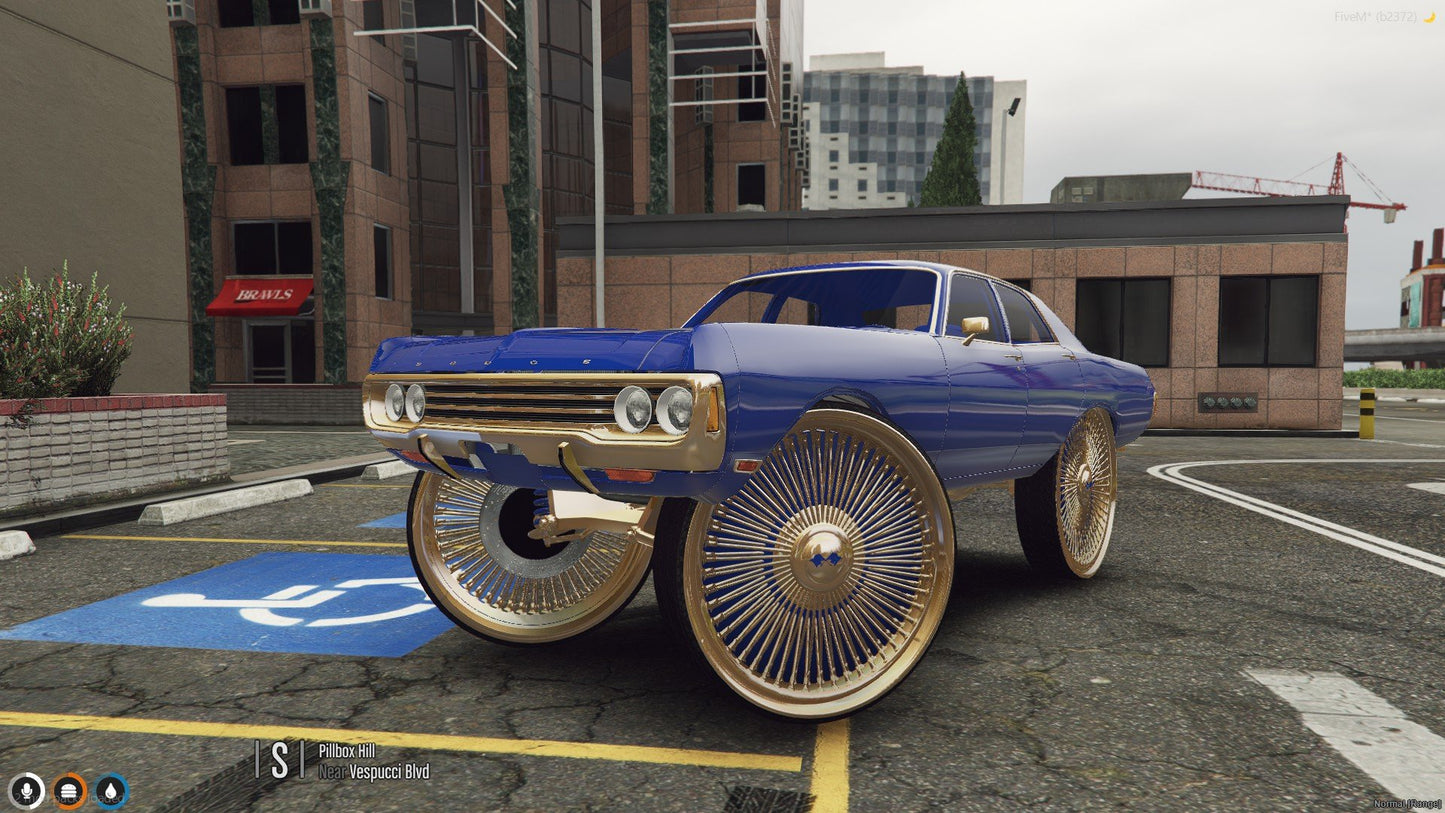Mute the microphone in the status bar
1445x813 pixels.
click(x=27, y=793)
